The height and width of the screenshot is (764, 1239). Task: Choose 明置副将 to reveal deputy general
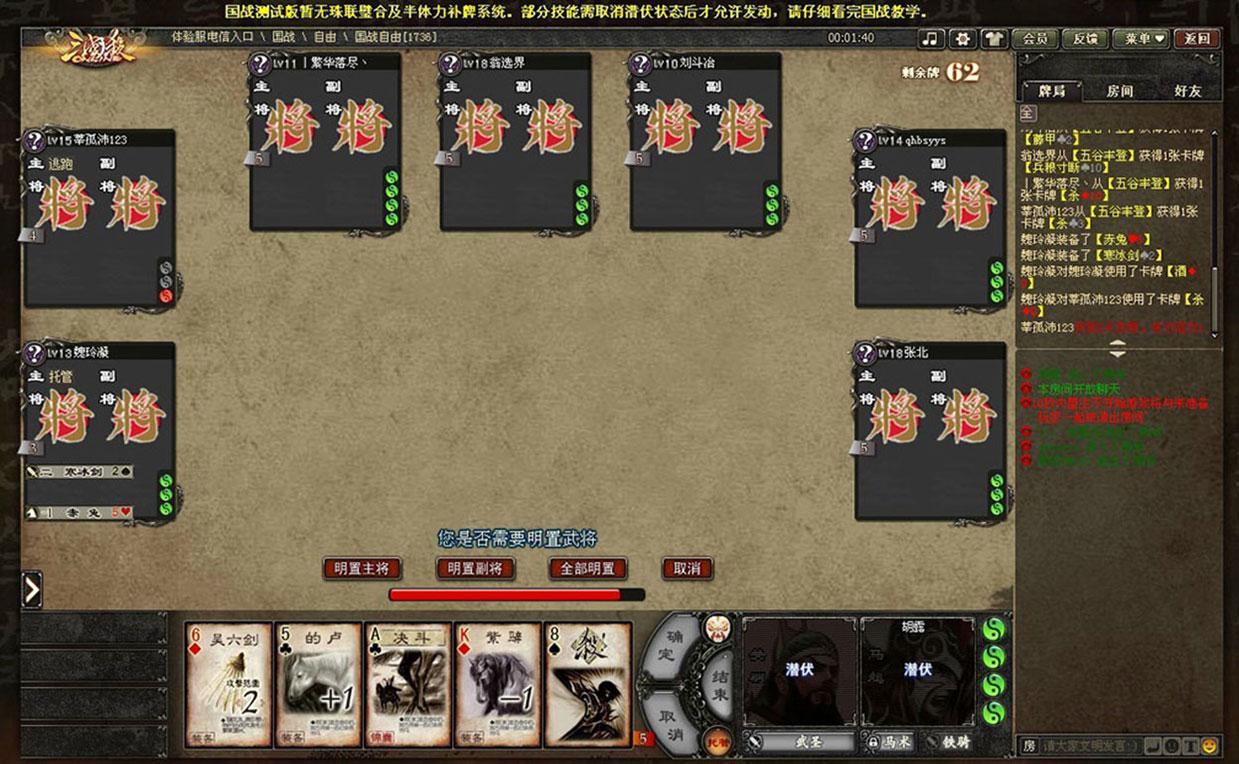(475, 569)
